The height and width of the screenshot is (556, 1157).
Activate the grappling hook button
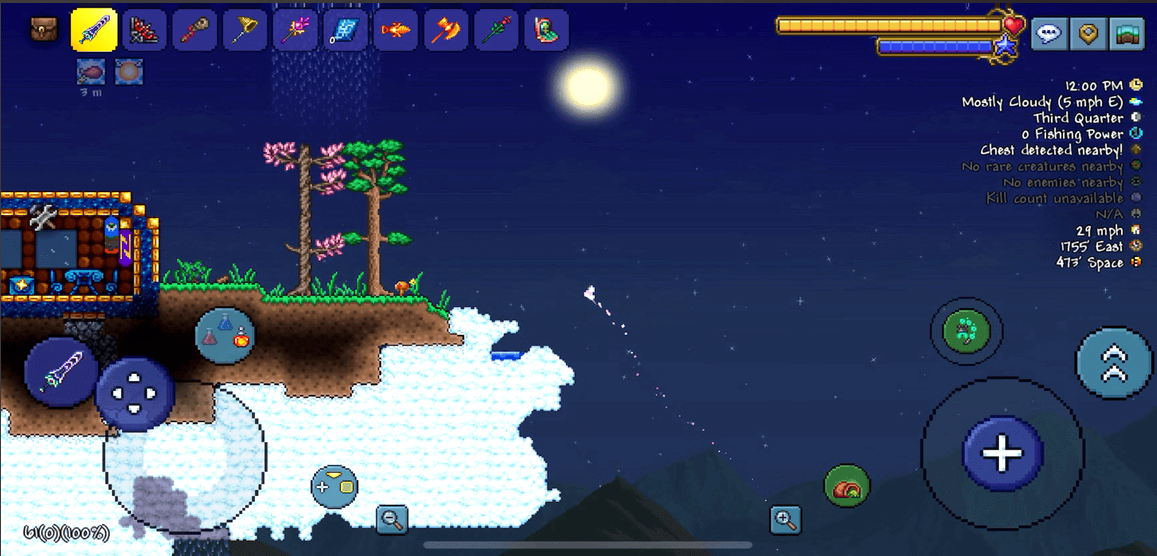pyautogui.click(x=967, y=331)
